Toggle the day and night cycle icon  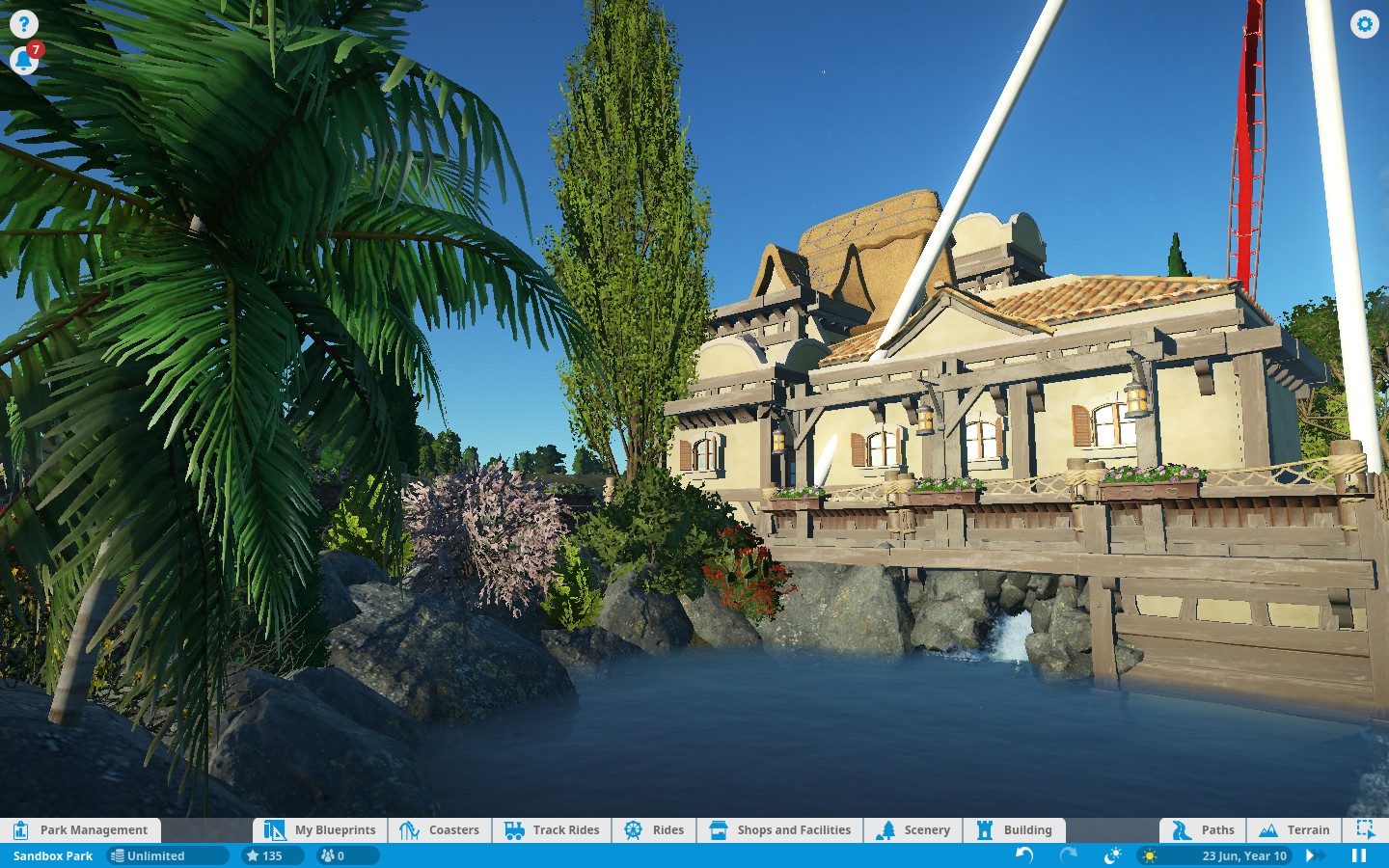click(1112, 855)
